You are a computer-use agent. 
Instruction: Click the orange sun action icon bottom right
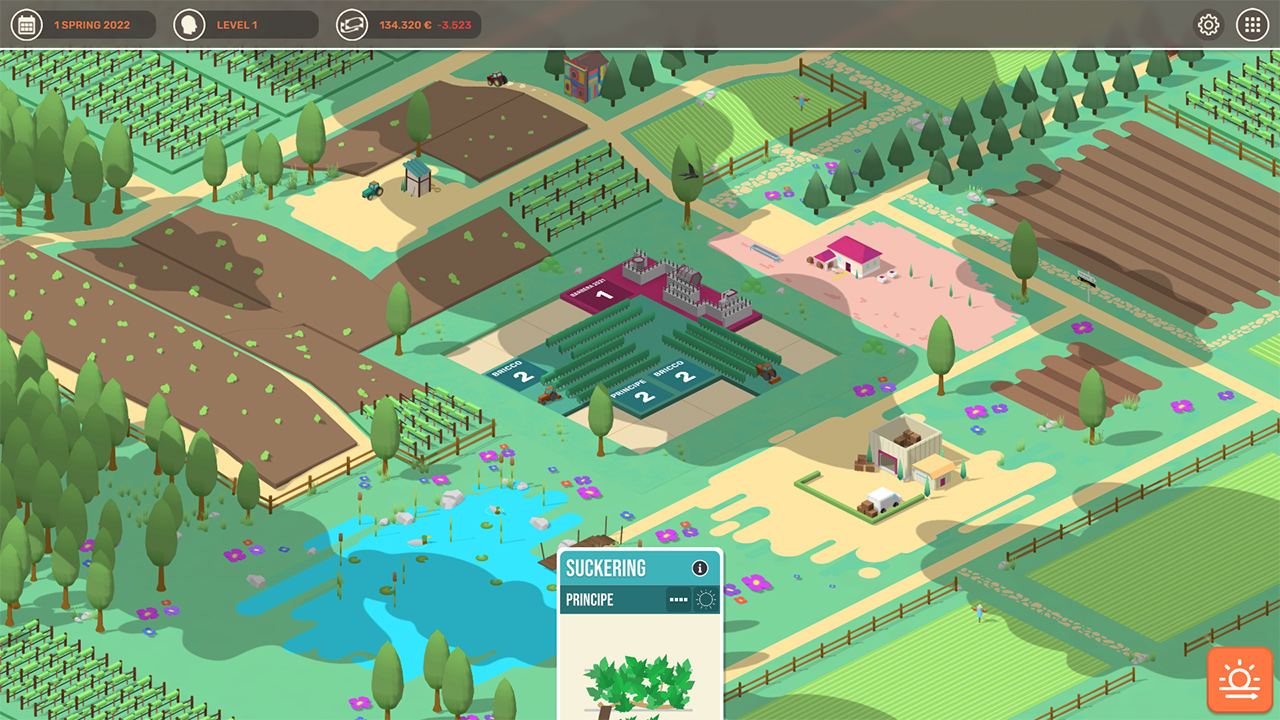click(x=1239, y=678)
